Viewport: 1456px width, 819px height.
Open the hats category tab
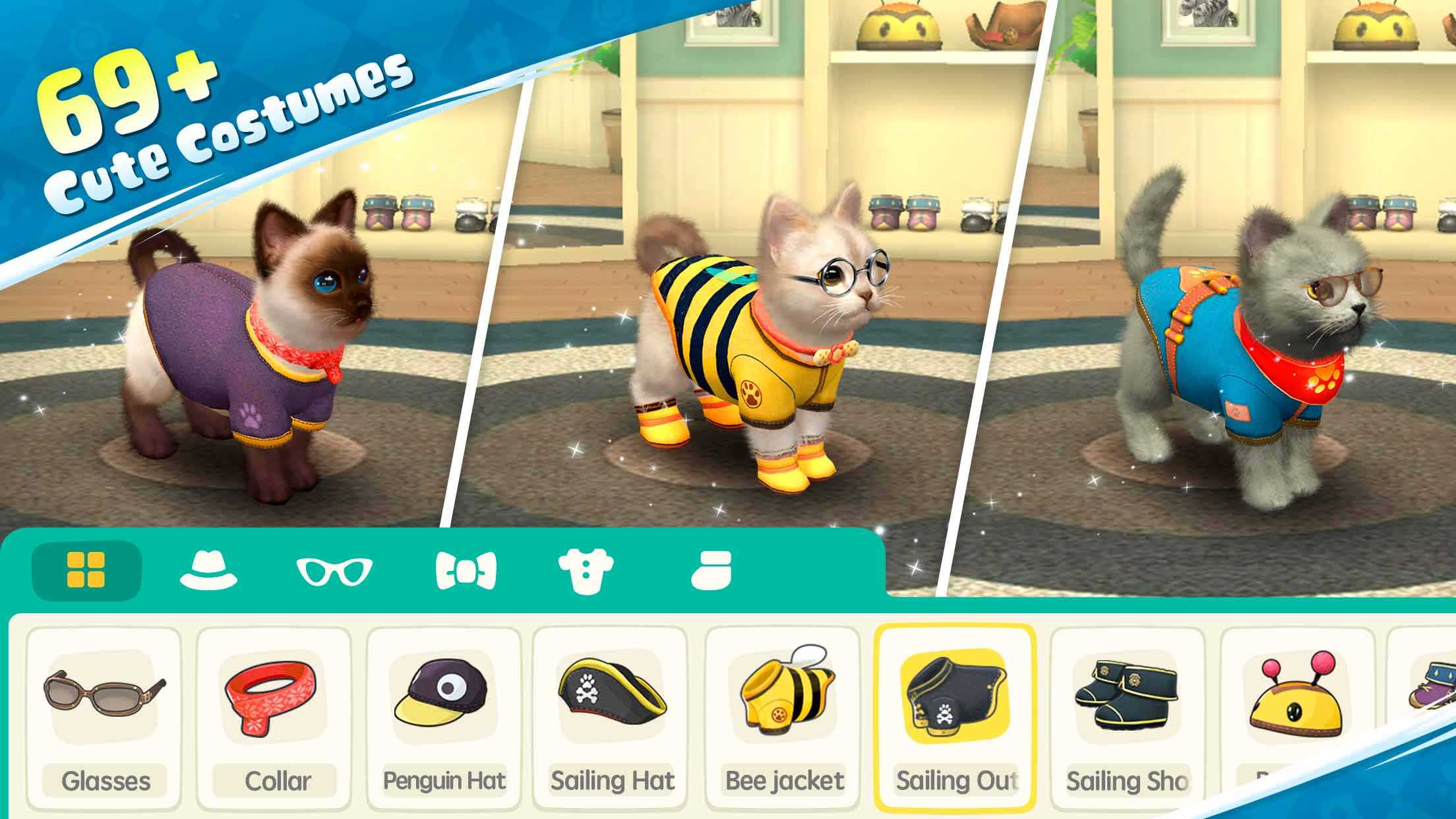pos(208,570)
